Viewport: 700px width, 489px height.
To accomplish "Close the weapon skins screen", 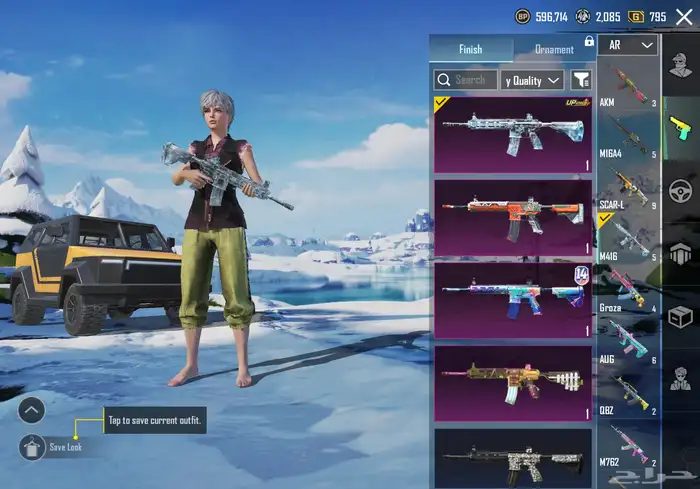I will pyautogui.click(x=684, y=17).
